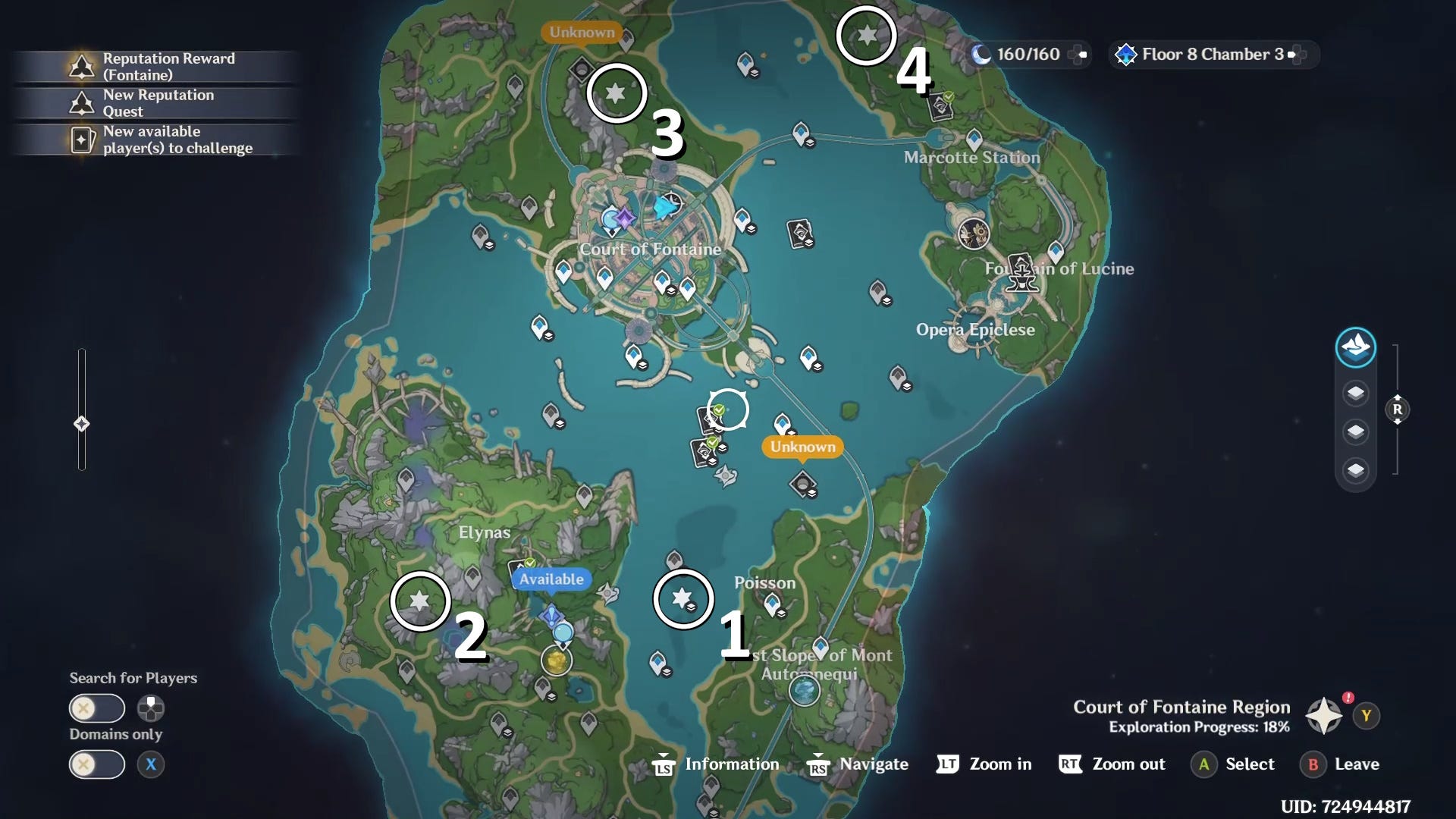This screenshot has width=1456, height=819.
Task: Click the Spiral Abyss star icon
Action: 1128,54
